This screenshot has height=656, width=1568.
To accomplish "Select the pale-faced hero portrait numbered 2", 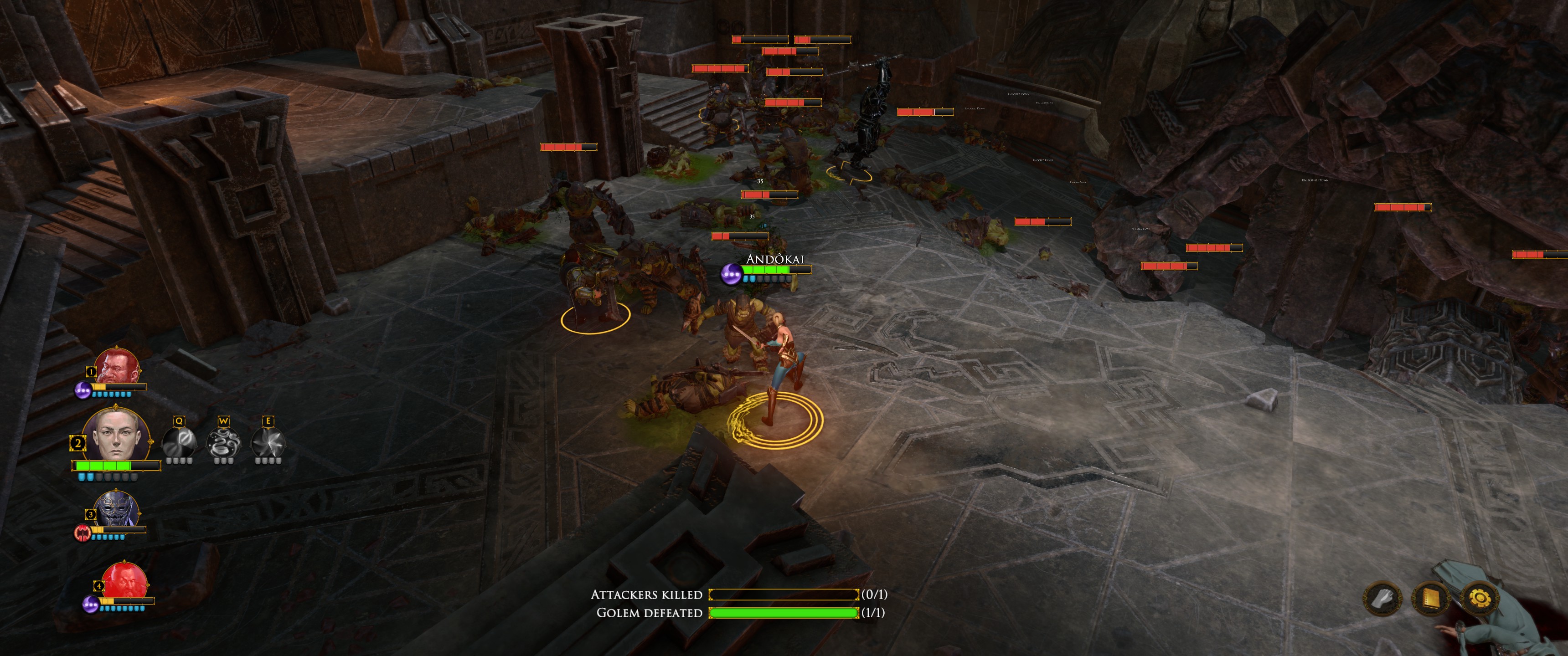I will pyautogui.click(x=116, y=437).
